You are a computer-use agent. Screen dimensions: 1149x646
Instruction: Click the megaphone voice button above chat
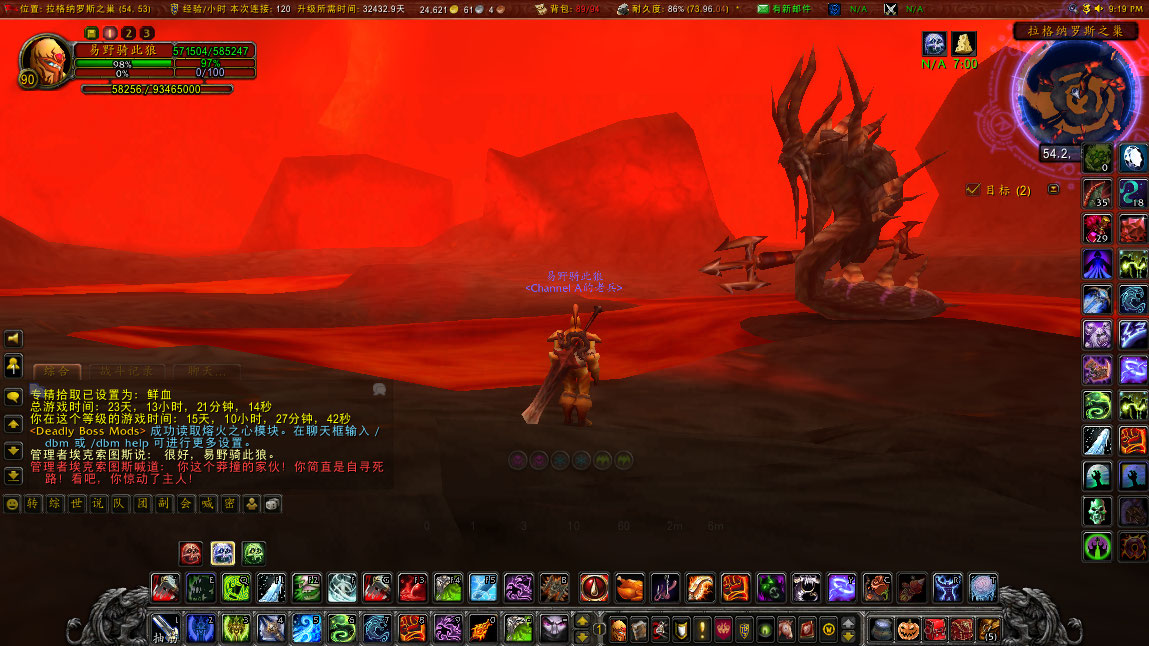[14, 338]
